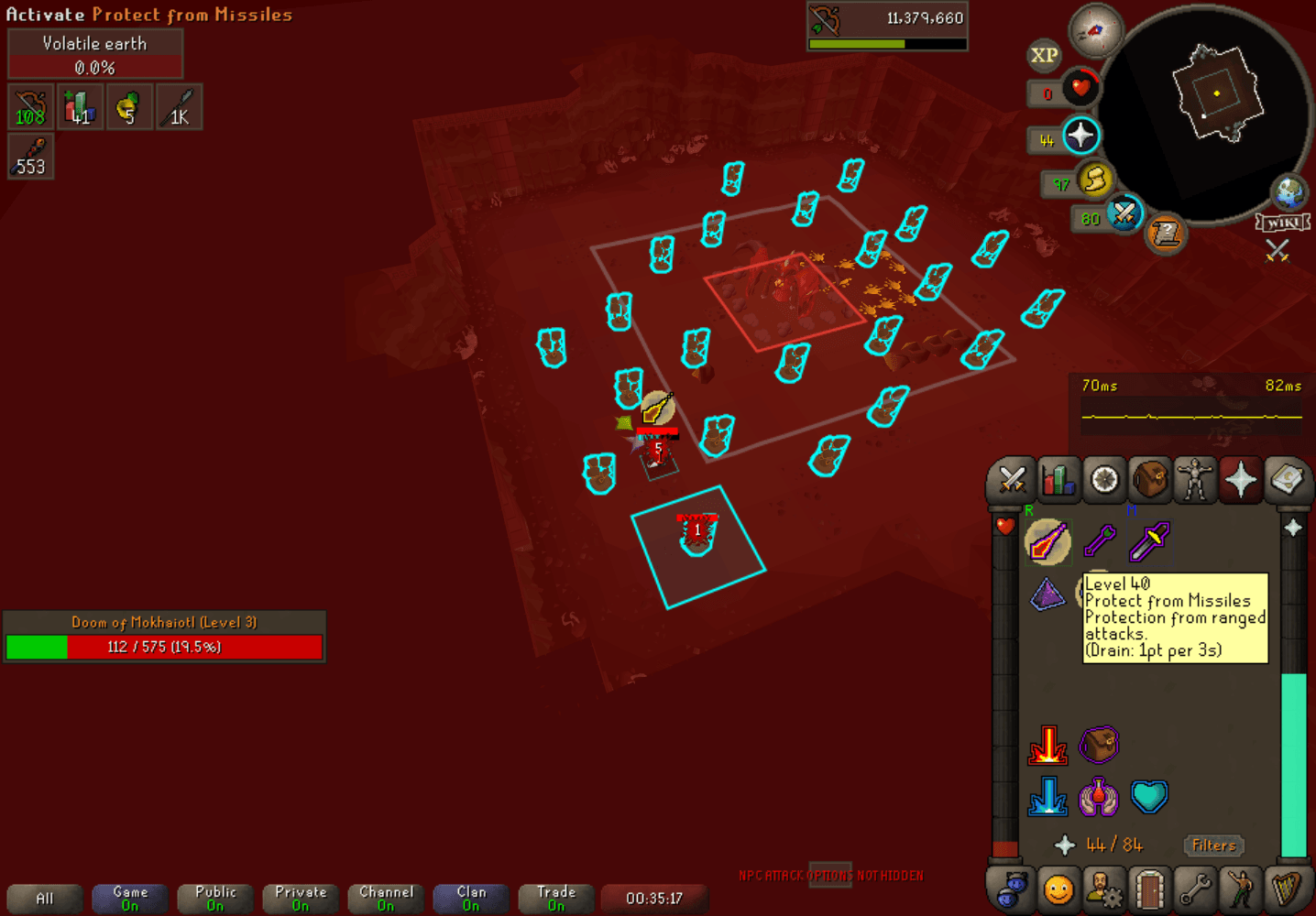Select the All chat filter button
The image size is (1316, 916).
(43, 896)
